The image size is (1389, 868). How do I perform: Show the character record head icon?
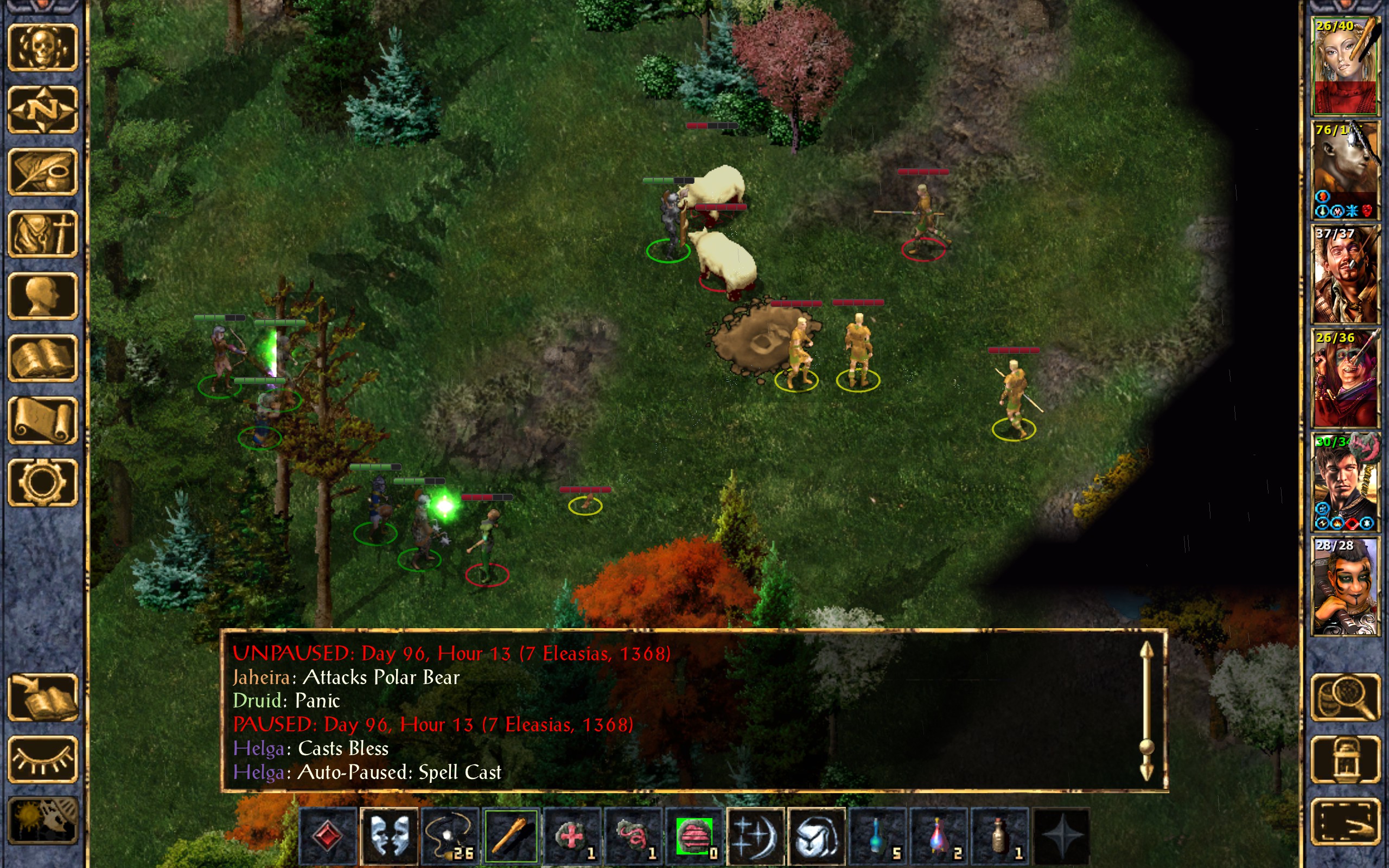[x=42, y=296]
